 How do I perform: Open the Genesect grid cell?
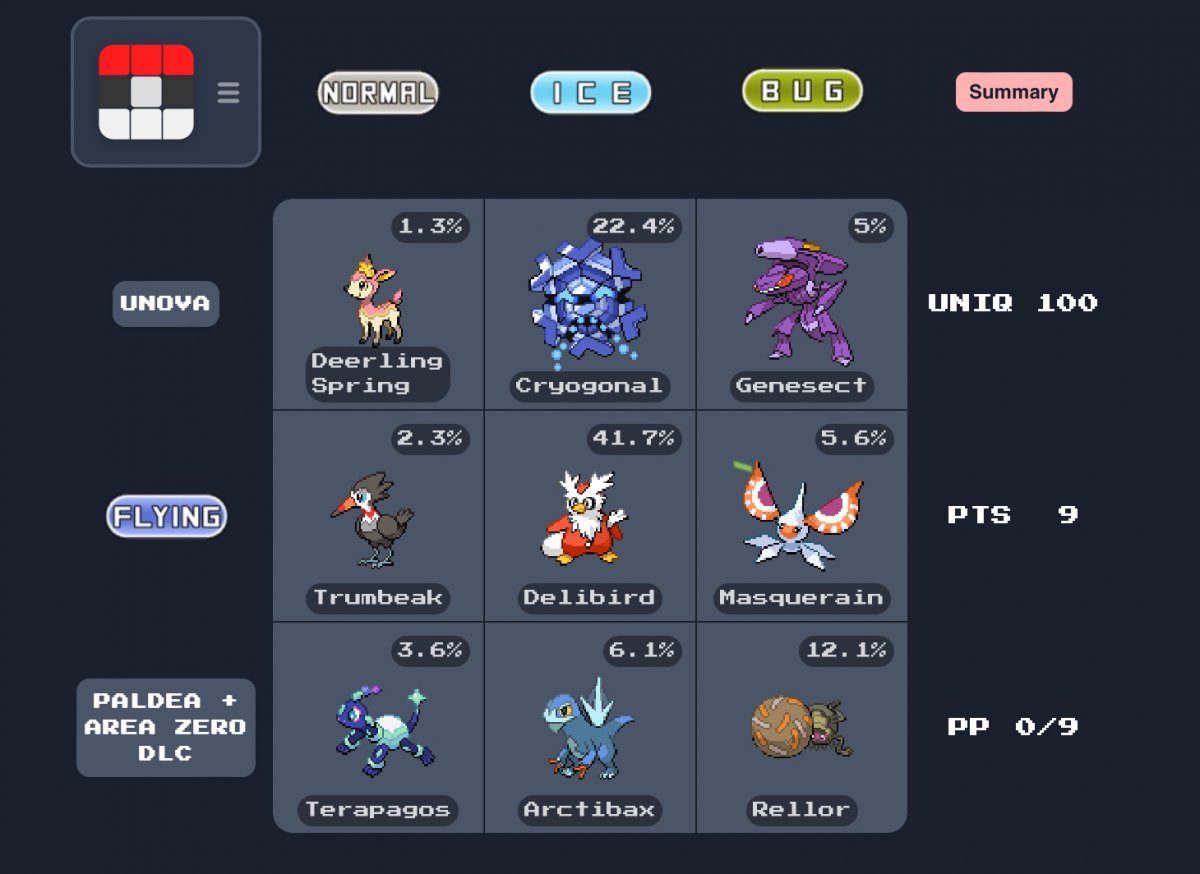[802, 304]
